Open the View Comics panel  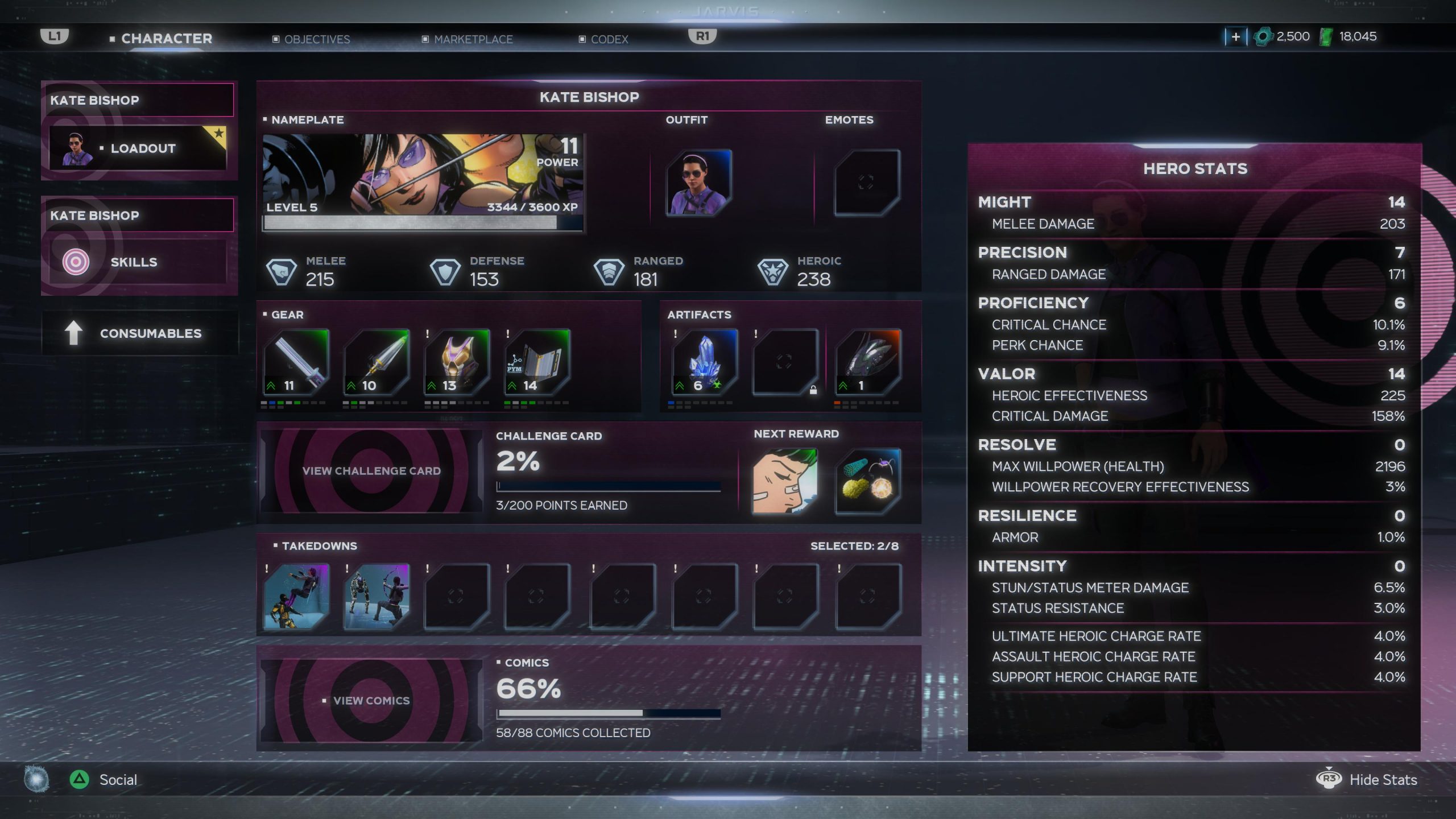click(371, 701)
